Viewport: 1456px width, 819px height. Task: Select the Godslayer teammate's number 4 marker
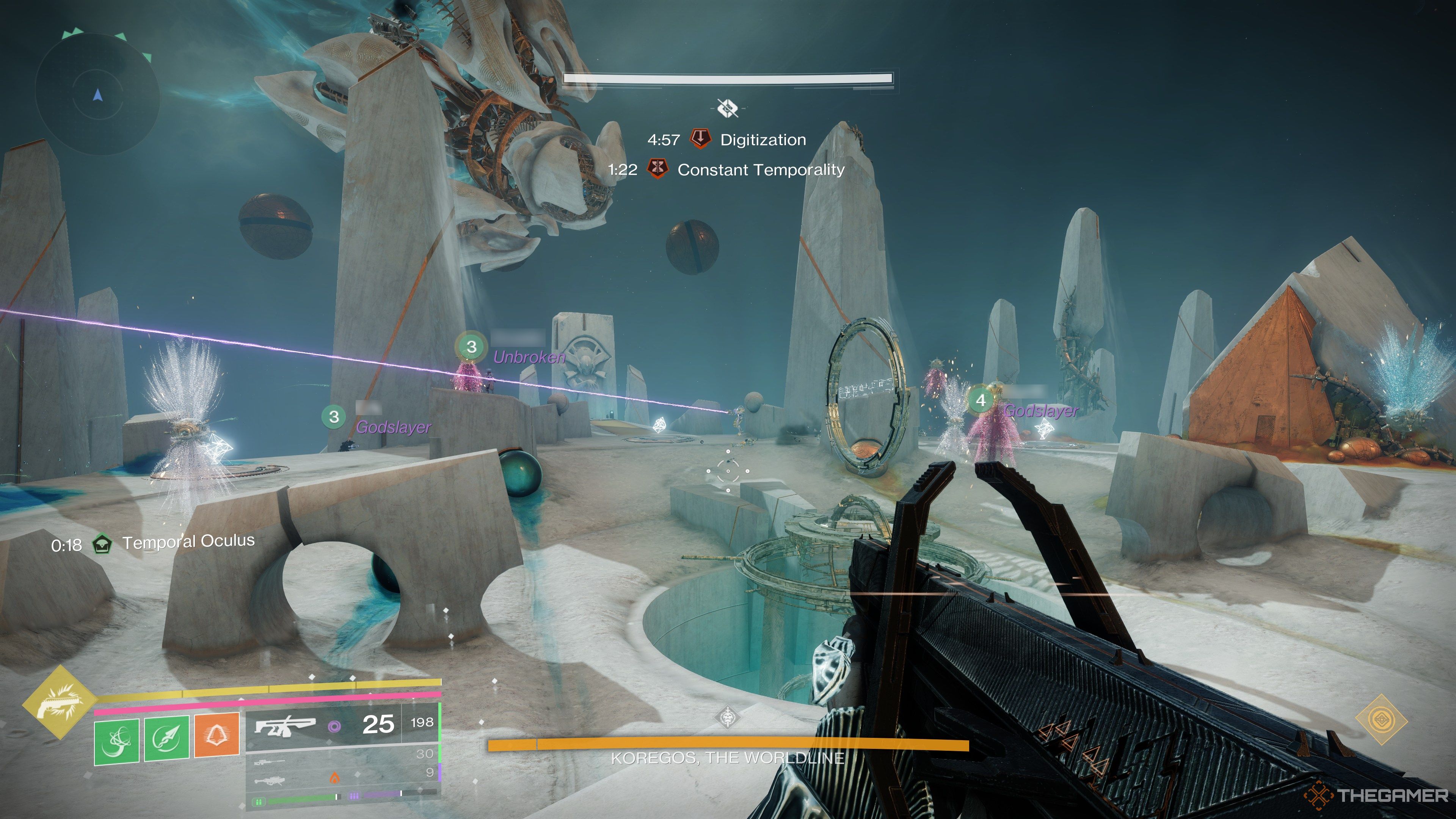point(981,400)
